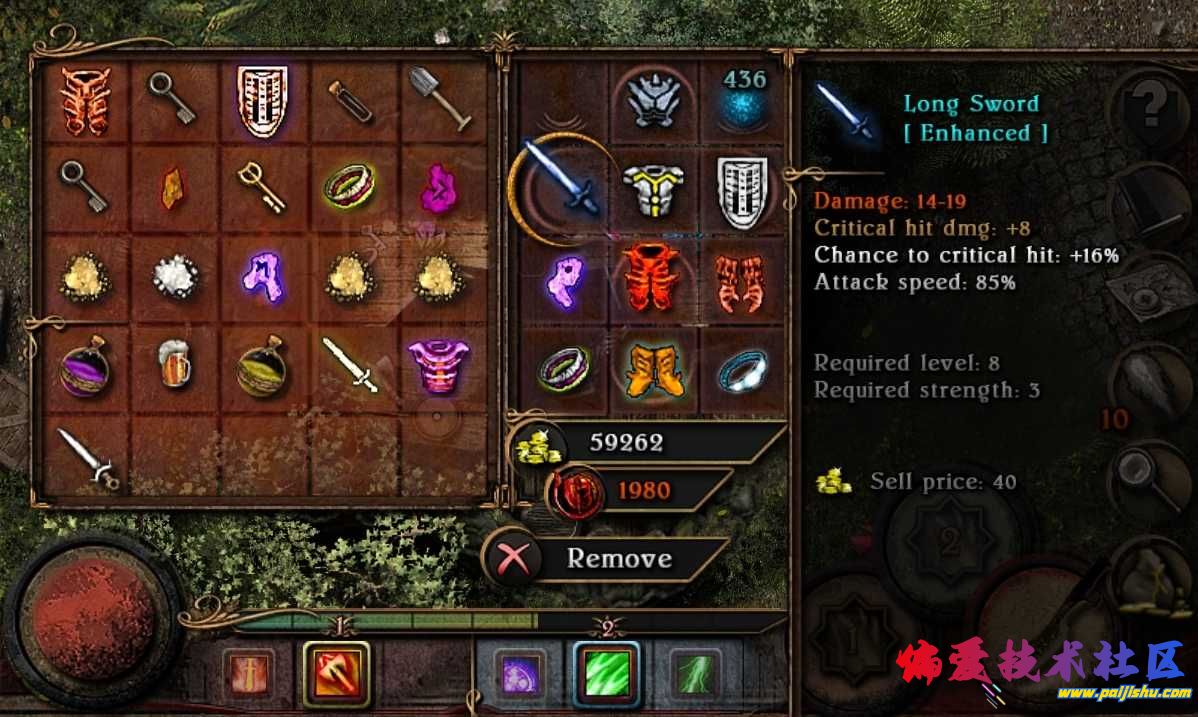This screenshot has height=717, width=1198.
Task: Select the equipped silver chest armor
Action: (651, 188)
